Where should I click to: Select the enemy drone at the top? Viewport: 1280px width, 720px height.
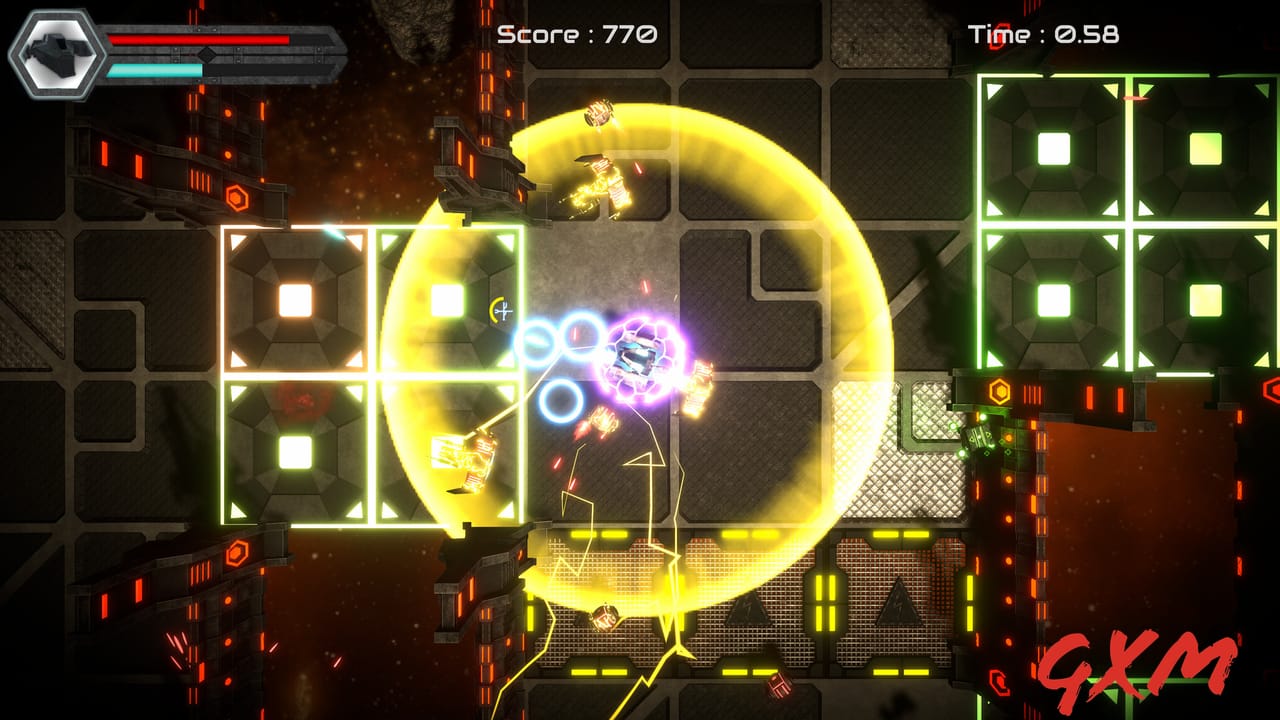coord(601,113)
